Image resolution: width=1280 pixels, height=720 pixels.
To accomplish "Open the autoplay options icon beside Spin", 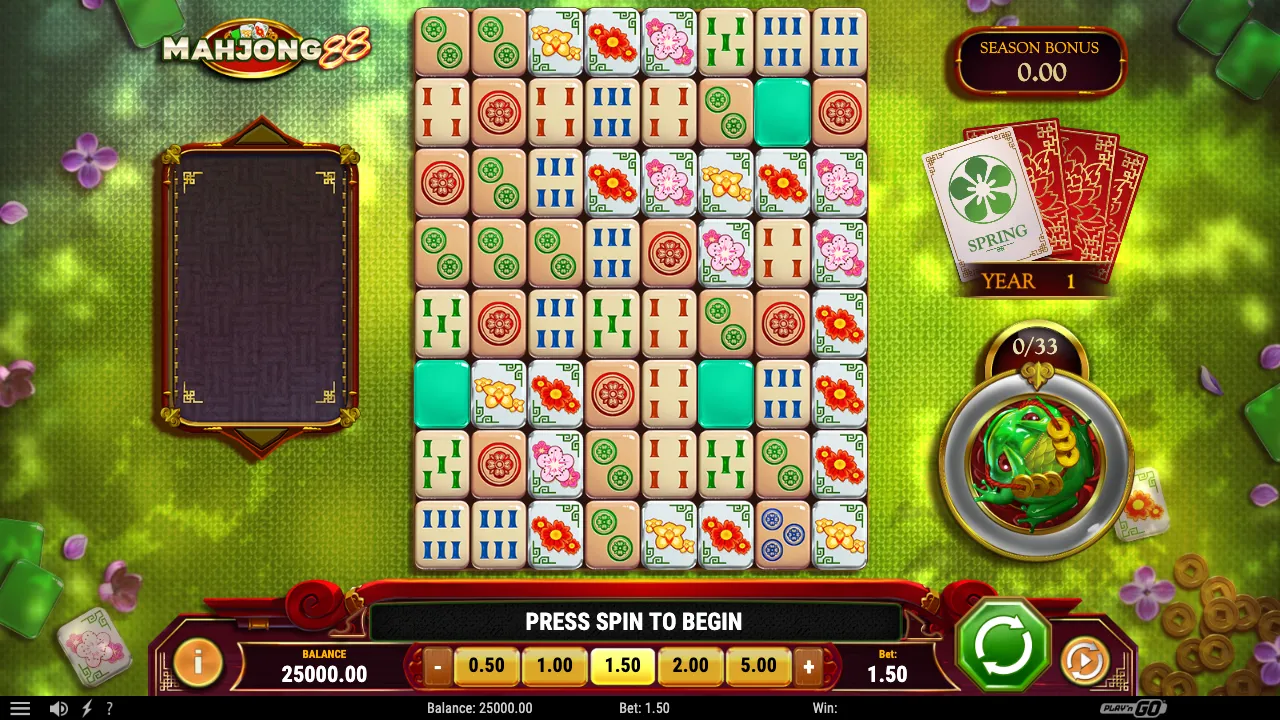I will point(1083,659).
